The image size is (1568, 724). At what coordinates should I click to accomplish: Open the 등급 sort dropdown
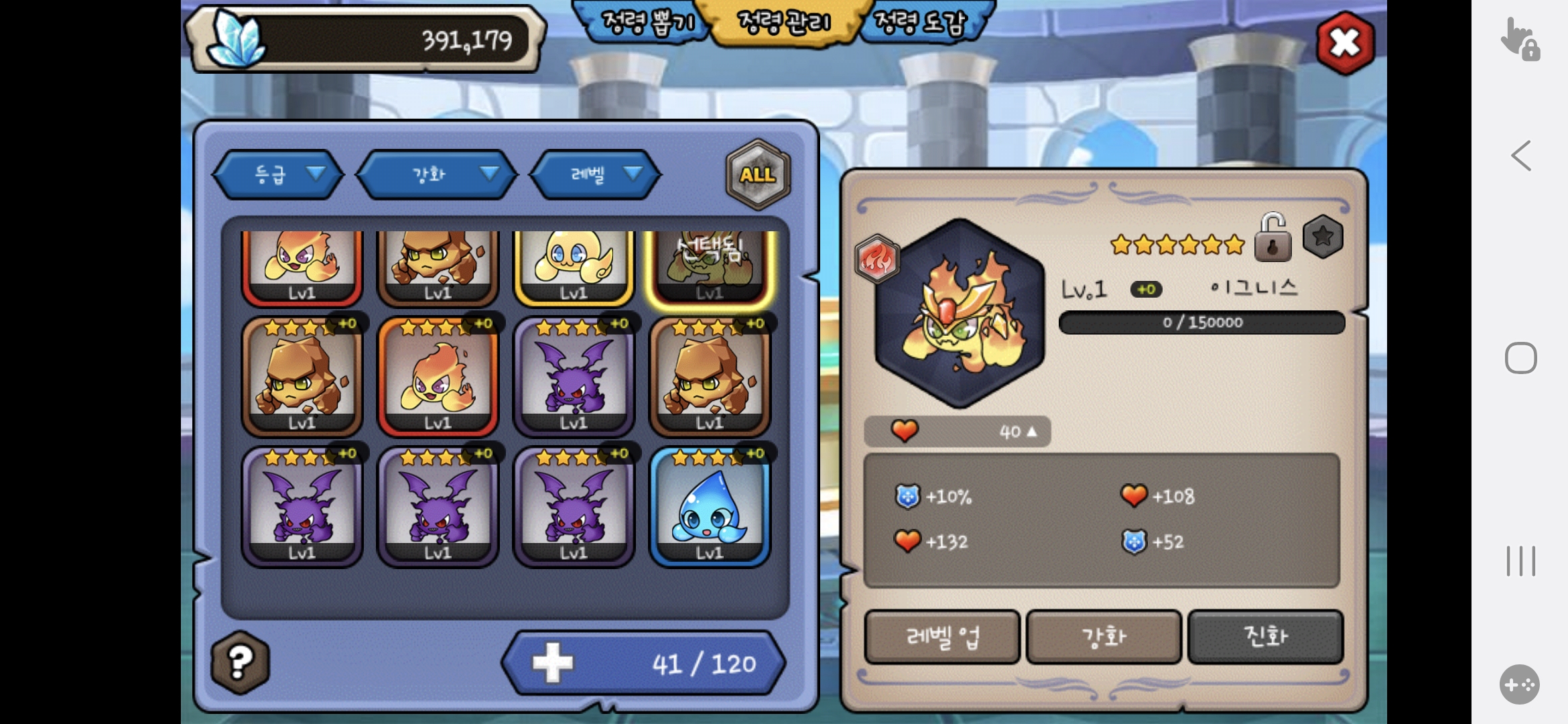[x=279, y=175]
